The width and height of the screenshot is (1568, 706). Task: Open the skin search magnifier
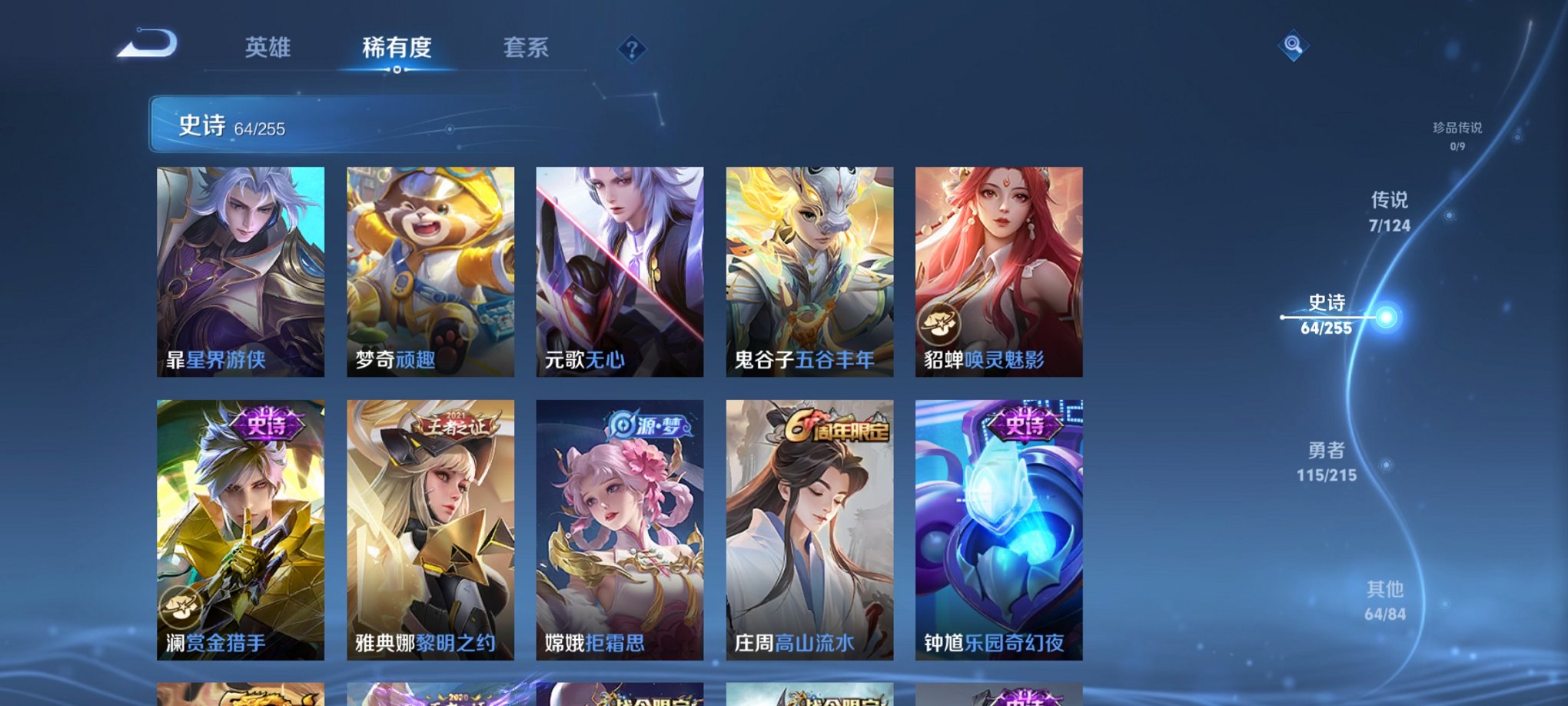click(x=1294, y=46)
